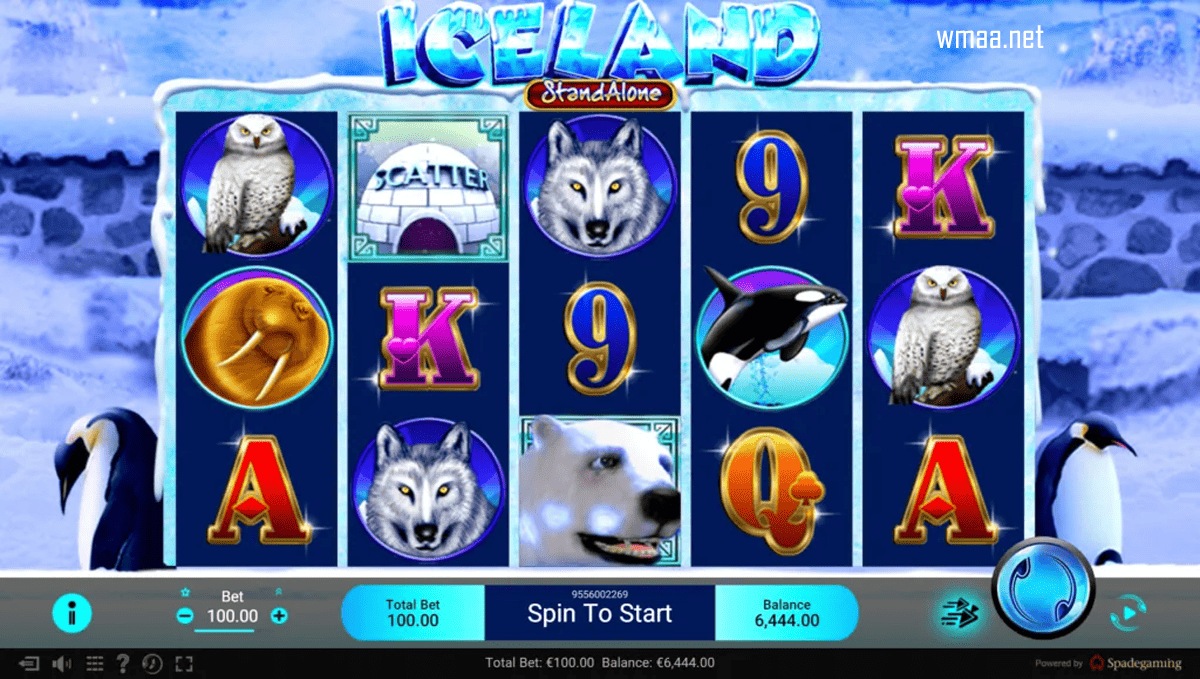
Task: View game history with the clock icon
Action: point(152,663)
